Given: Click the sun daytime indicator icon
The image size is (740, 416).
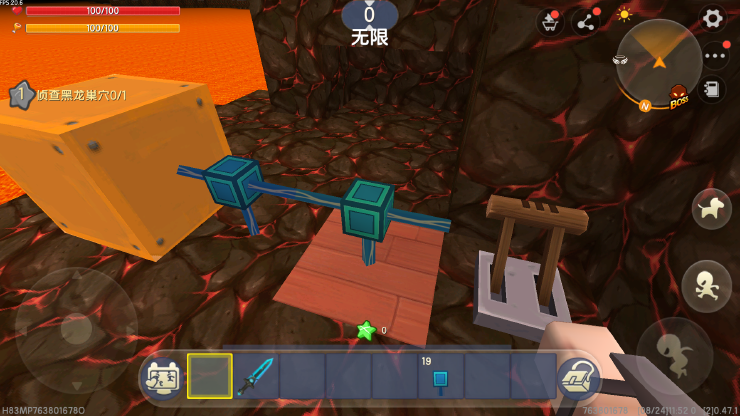Looking at the screenshot, I should tap(624, 15).
